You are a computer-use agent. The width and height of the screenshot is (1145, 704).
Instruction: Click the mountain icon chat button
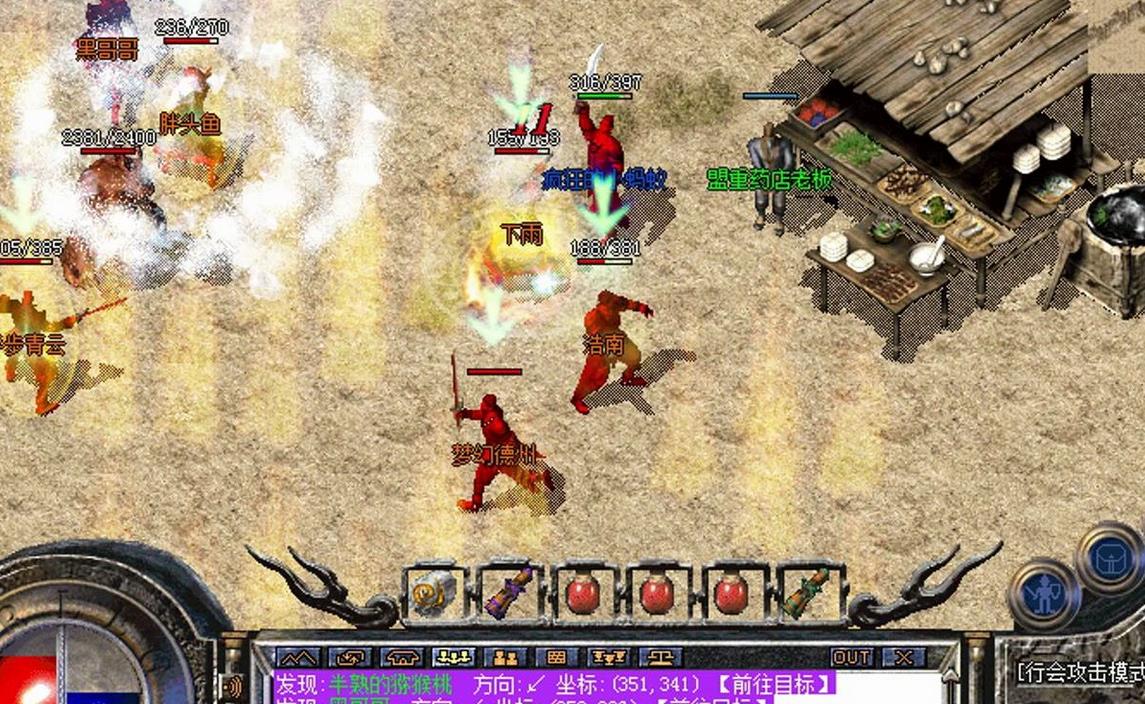tap(298, 657)
